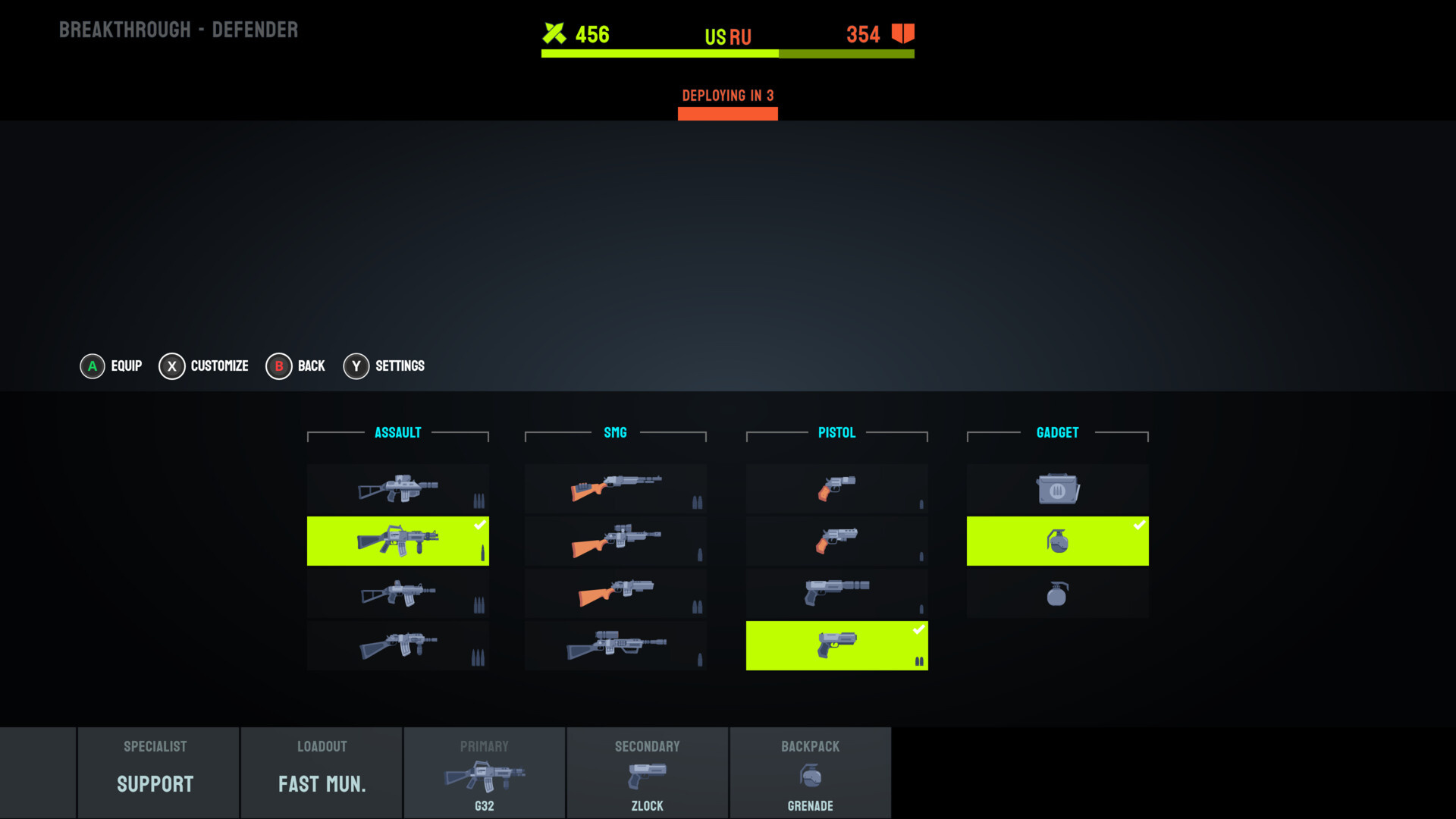Select the currently equipped G32 assault rifle
The width and height of the screenshot is (1456, 819).
[x=397, y=541]
